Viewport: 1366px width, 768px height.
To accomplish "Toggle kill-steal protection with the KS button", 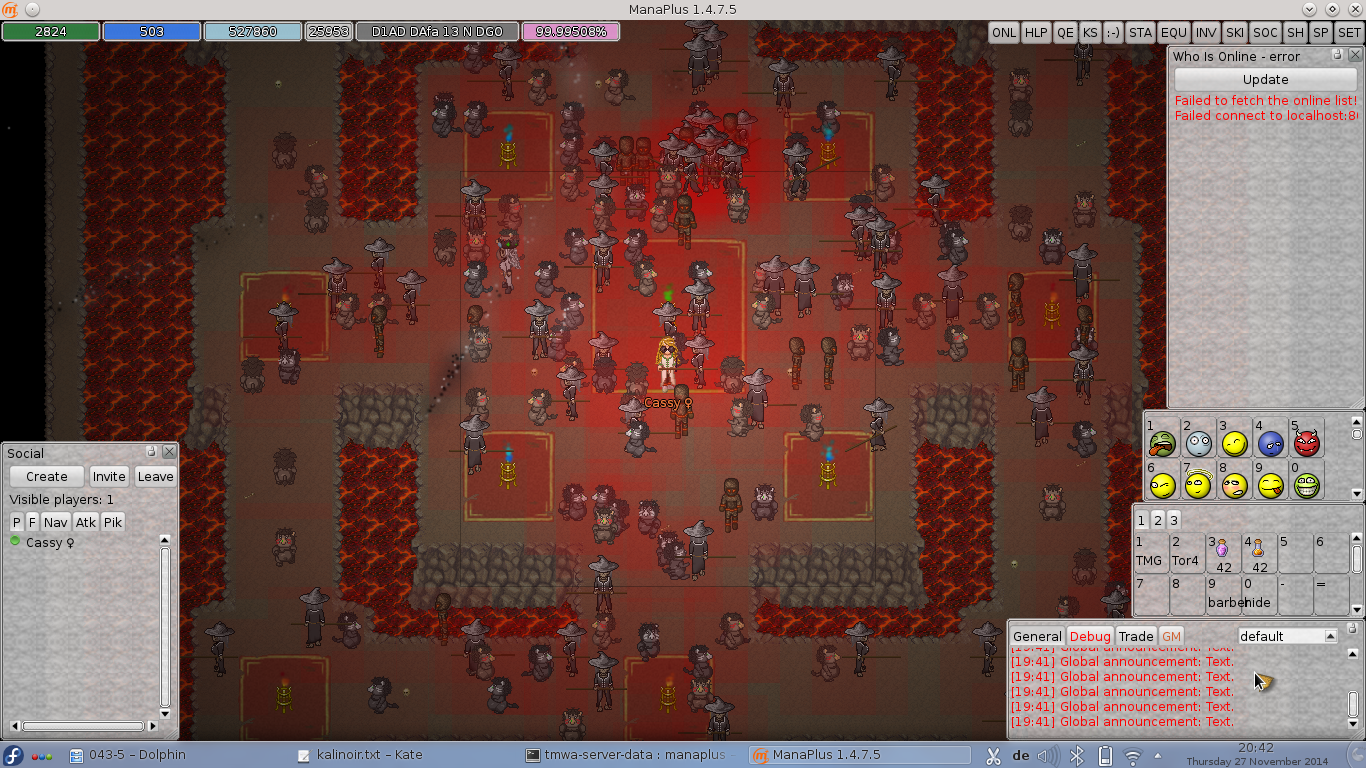I will pos(1091,32).
